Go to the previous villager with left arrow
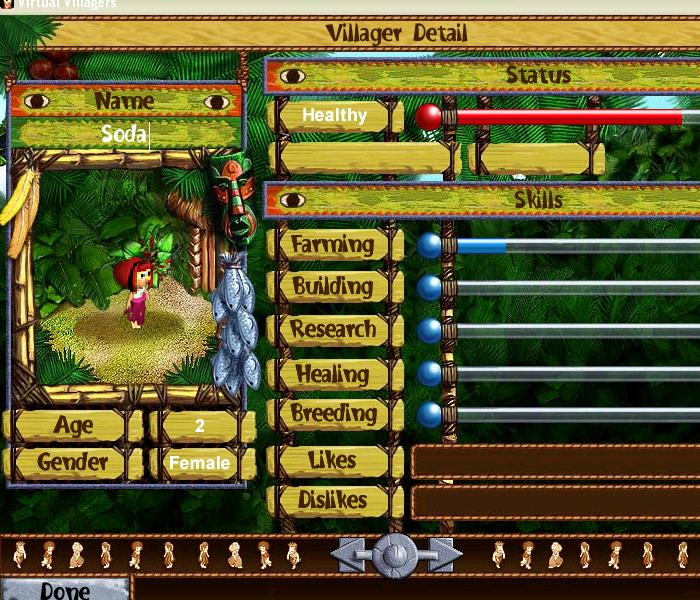This screenshot has height=600, width=700. tap(351, 554)
